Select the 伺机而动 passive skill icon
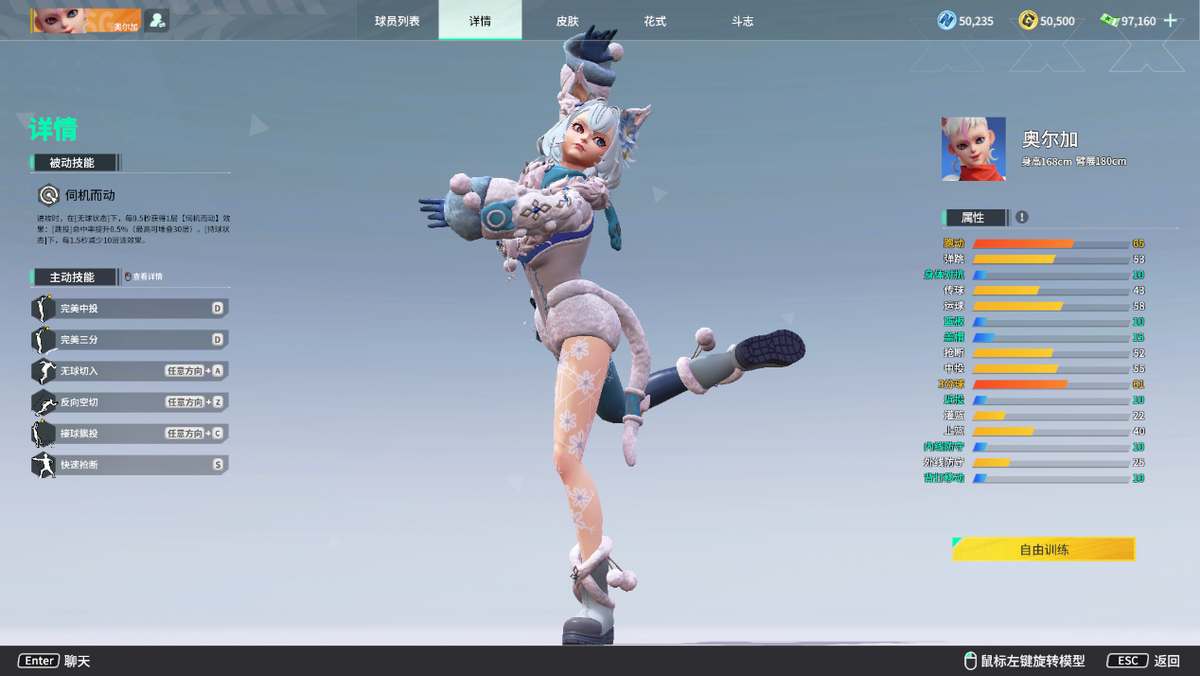 (48, 195)
